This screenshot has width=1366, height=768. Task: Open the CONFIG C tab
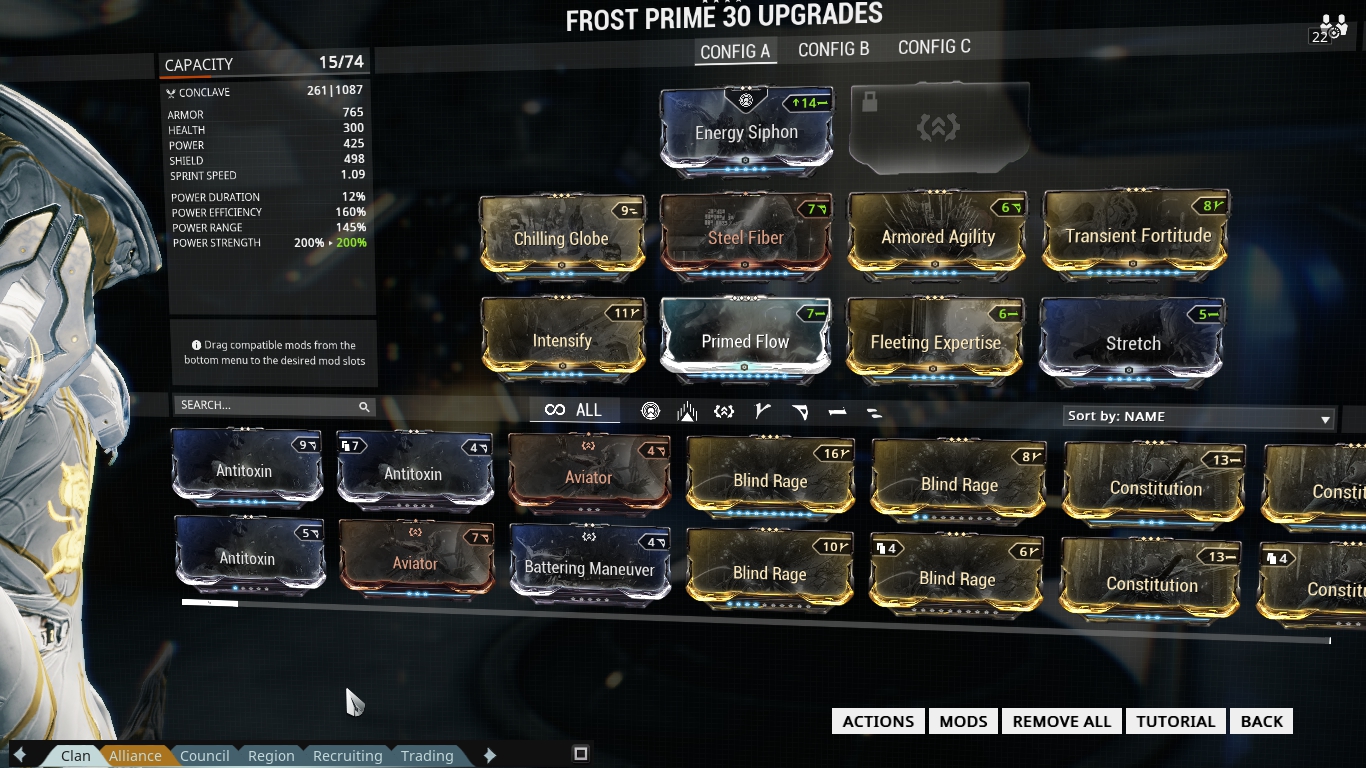(x=933, y=47)
